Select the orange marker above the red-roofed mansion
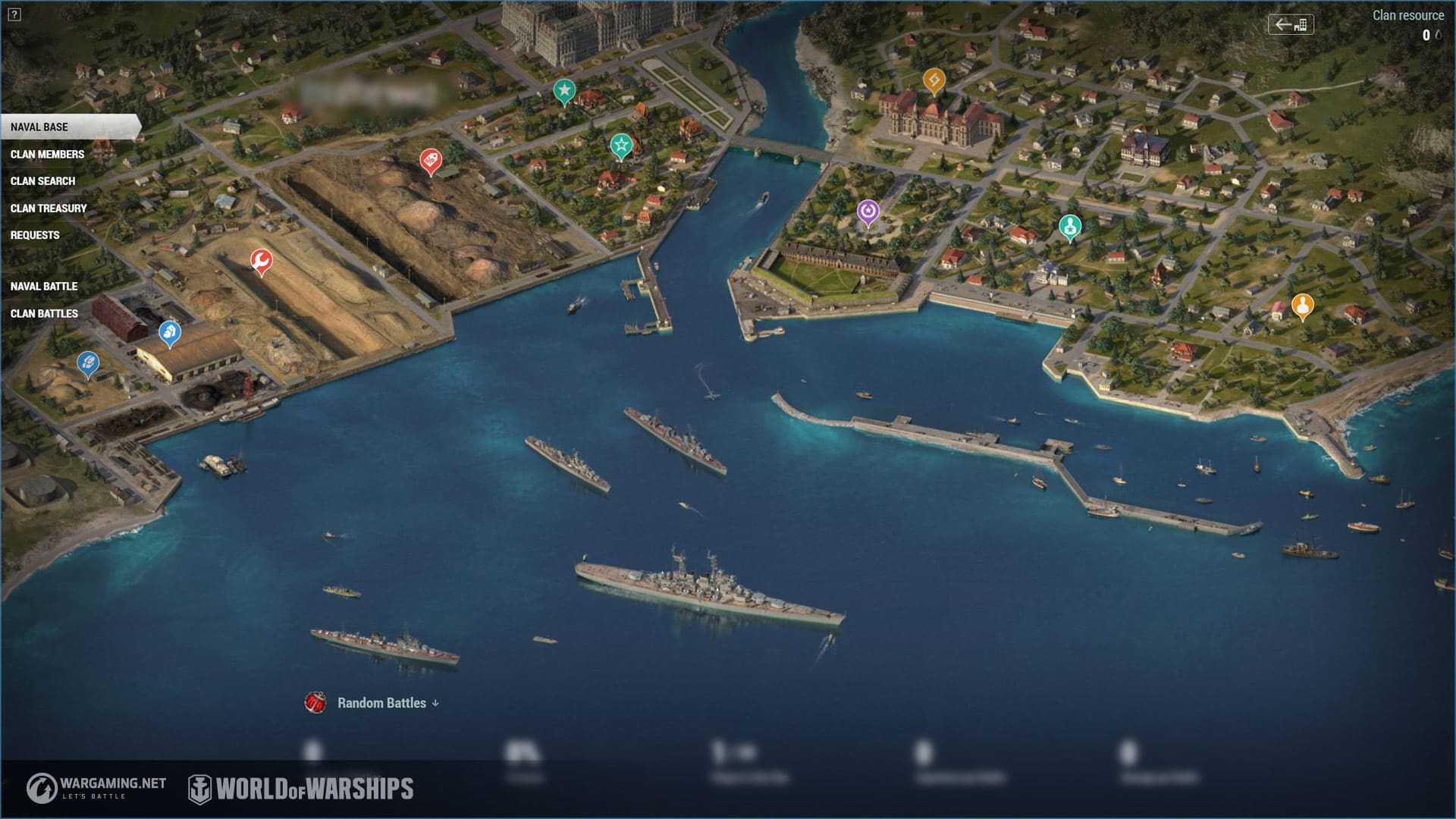 pyautogui.click(x=934, y=80)
